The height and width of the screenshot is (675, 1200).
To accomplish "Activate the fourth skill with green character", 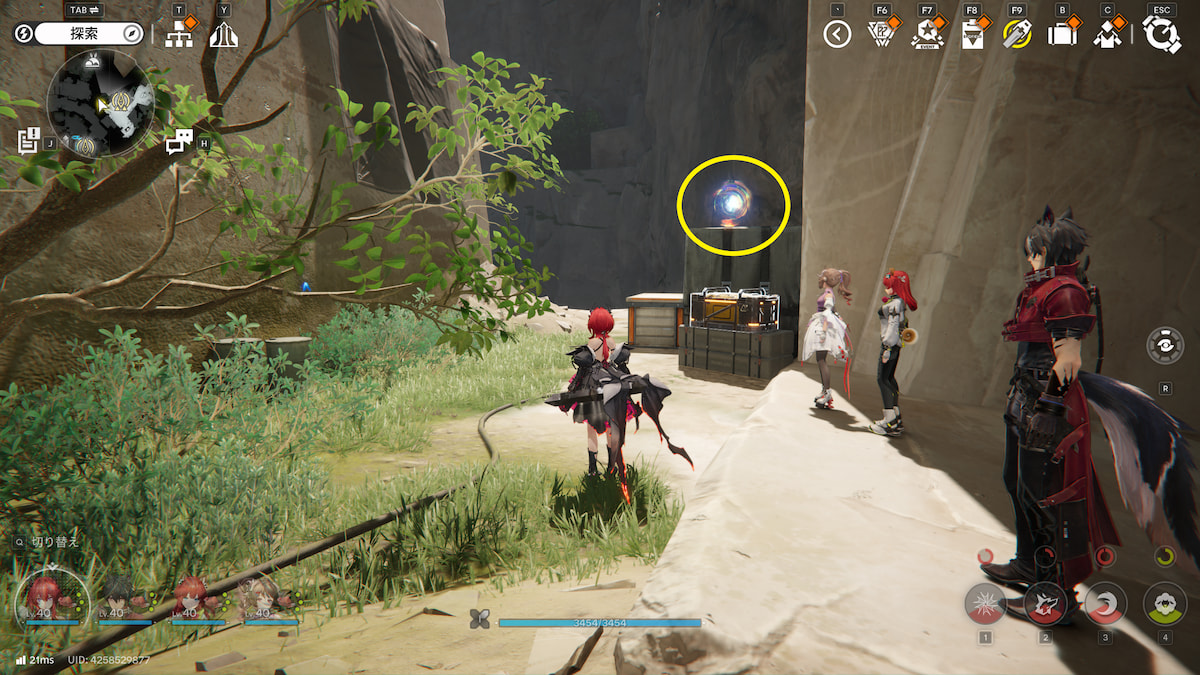I will 1164,603.
